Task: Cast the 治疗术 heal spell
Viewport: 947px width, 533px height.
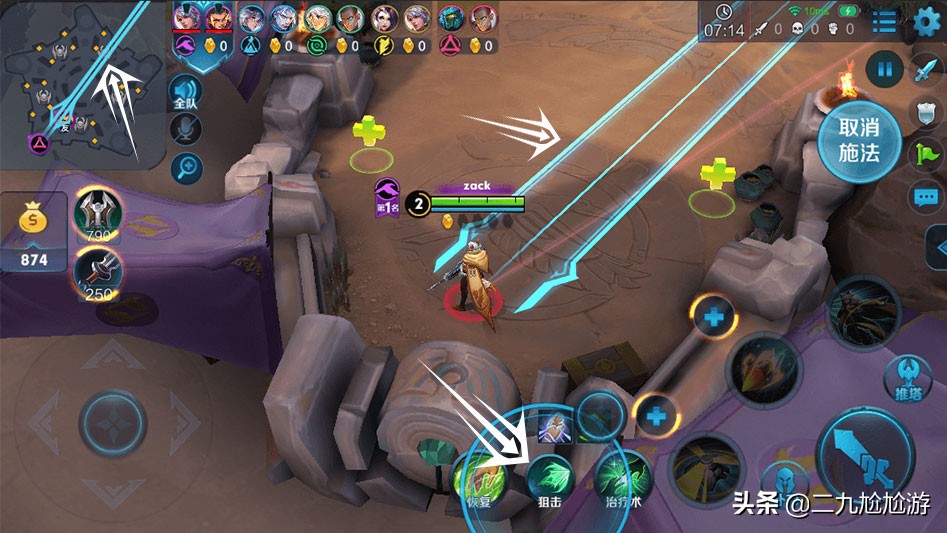Action: point(620,479)
